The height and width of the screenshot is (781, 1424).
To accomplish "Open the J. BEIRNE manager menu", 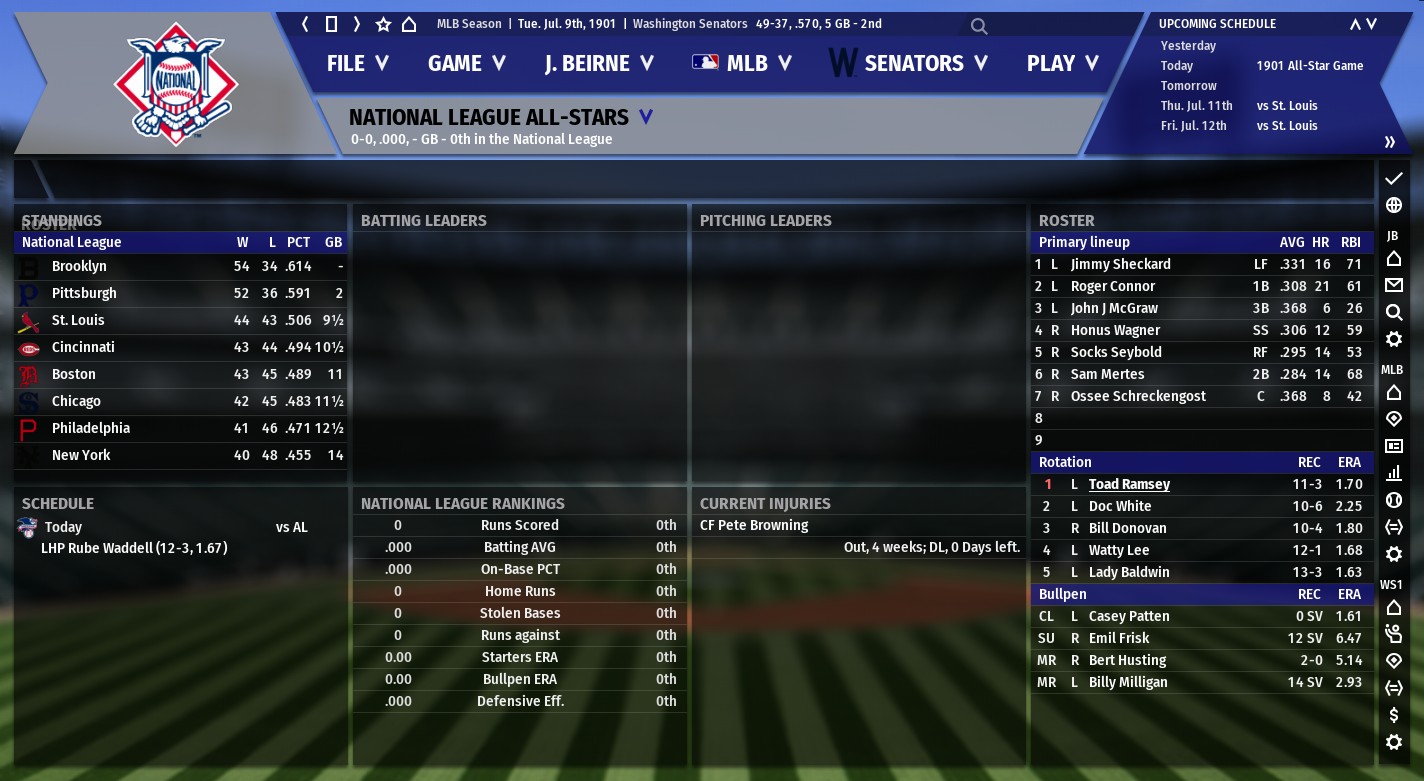I will (599, 63).
